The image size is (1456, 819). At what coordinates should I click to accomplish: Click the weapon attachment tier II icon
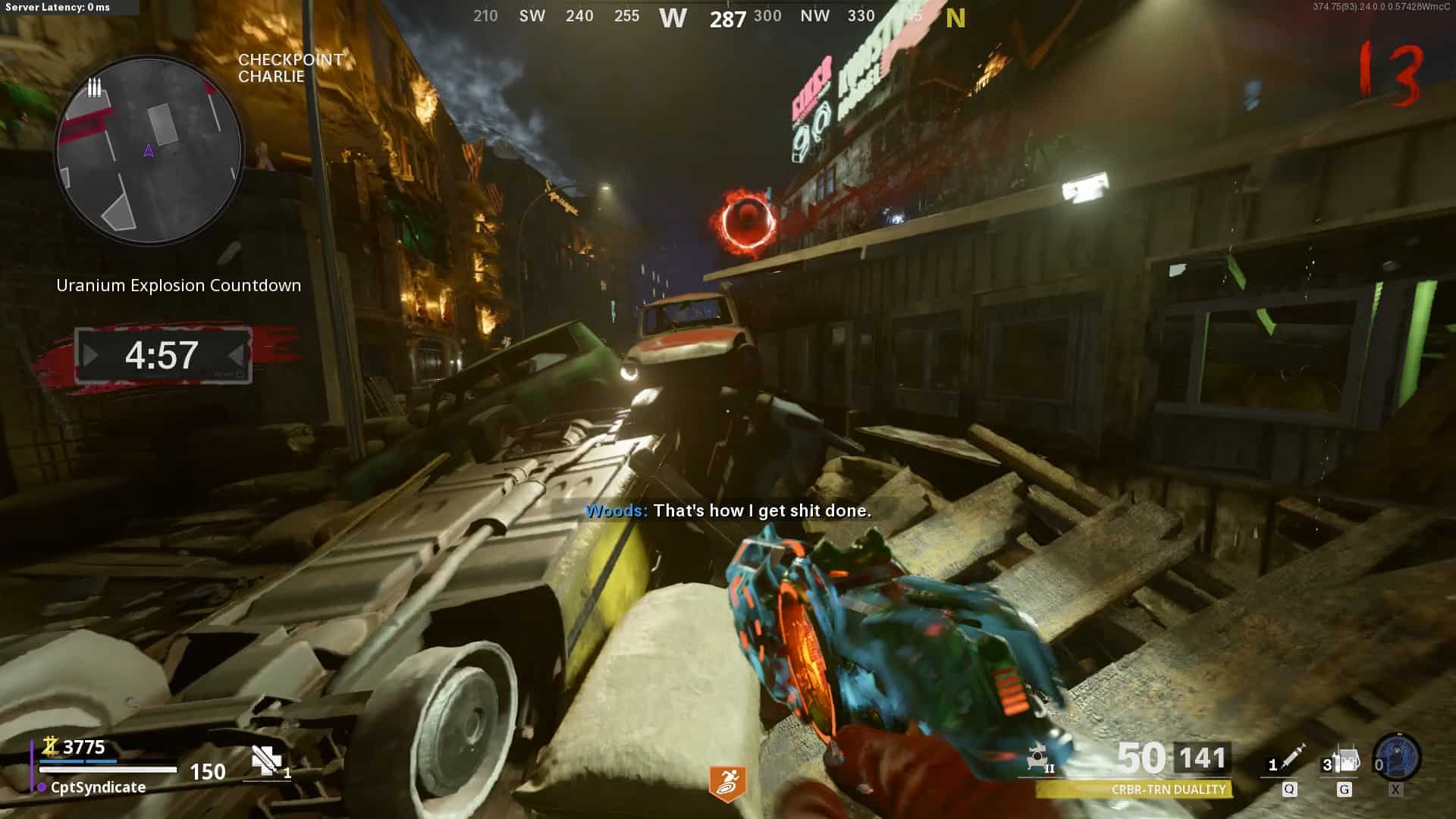click(x=1039, y=759)
